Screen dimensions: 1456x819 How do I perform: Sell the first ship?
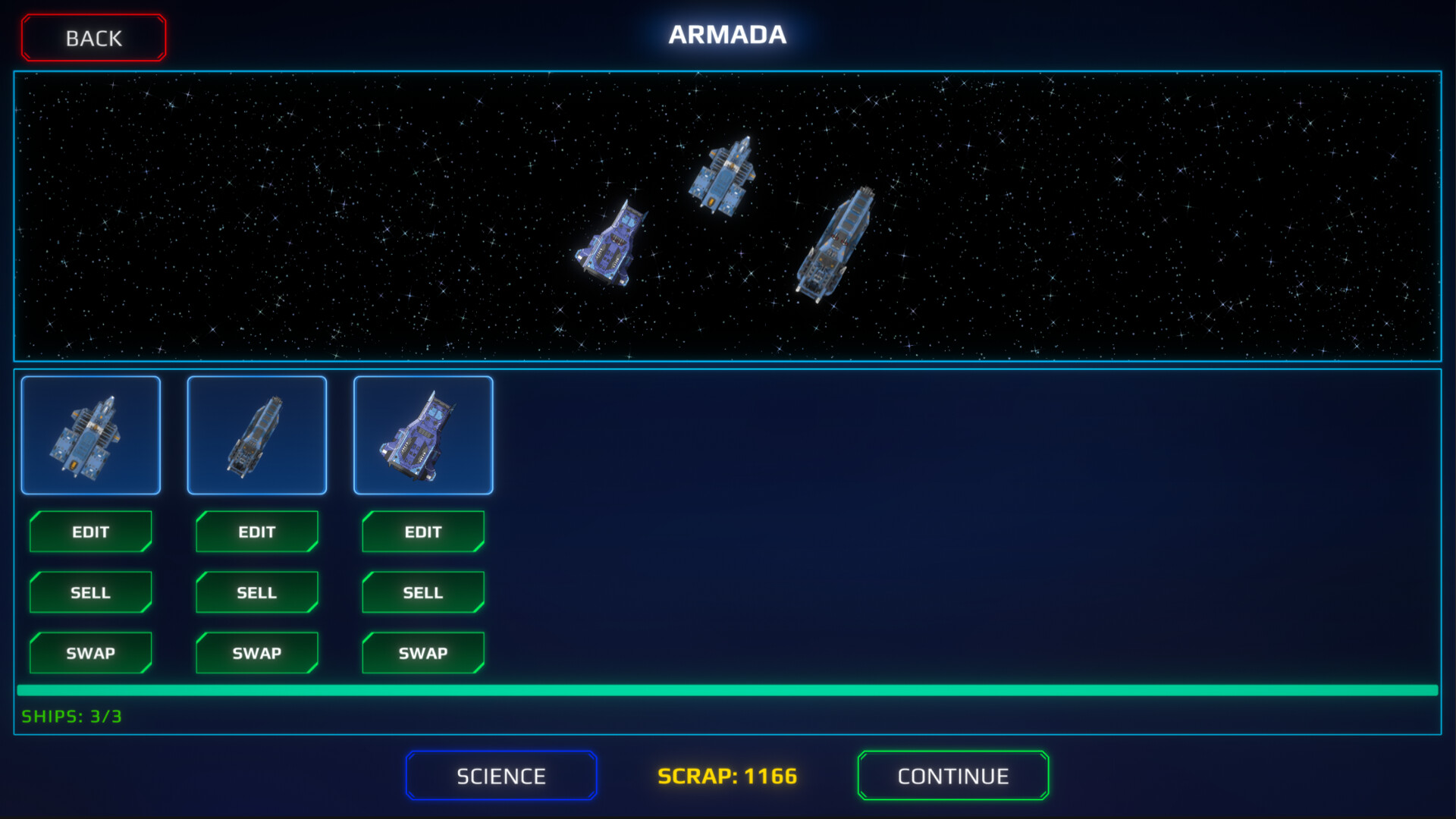click(x=90, y=592)
